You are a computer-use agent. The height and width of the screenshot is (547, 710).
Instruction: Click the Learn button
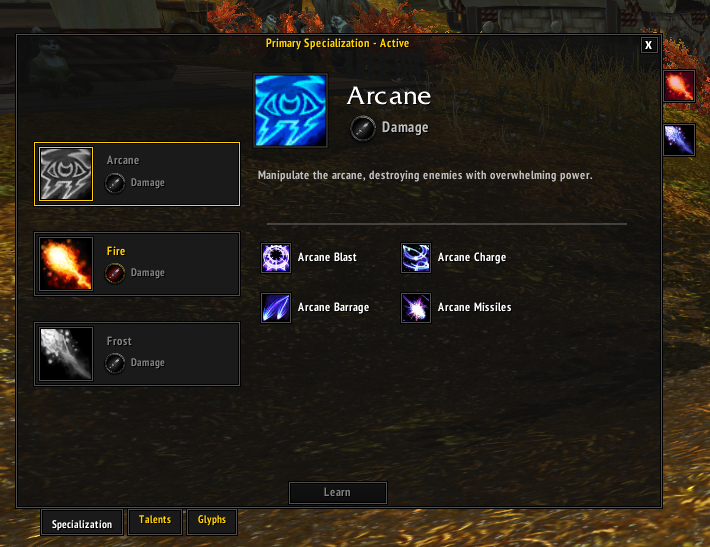coord(337,492)
